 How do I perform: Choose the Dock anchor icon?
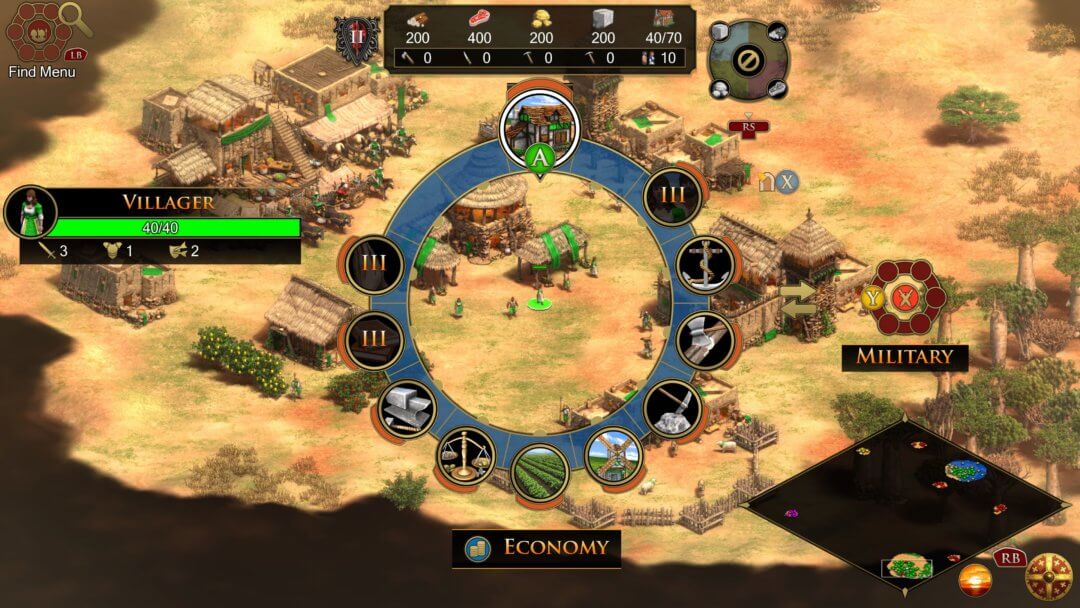pos(705,264)
